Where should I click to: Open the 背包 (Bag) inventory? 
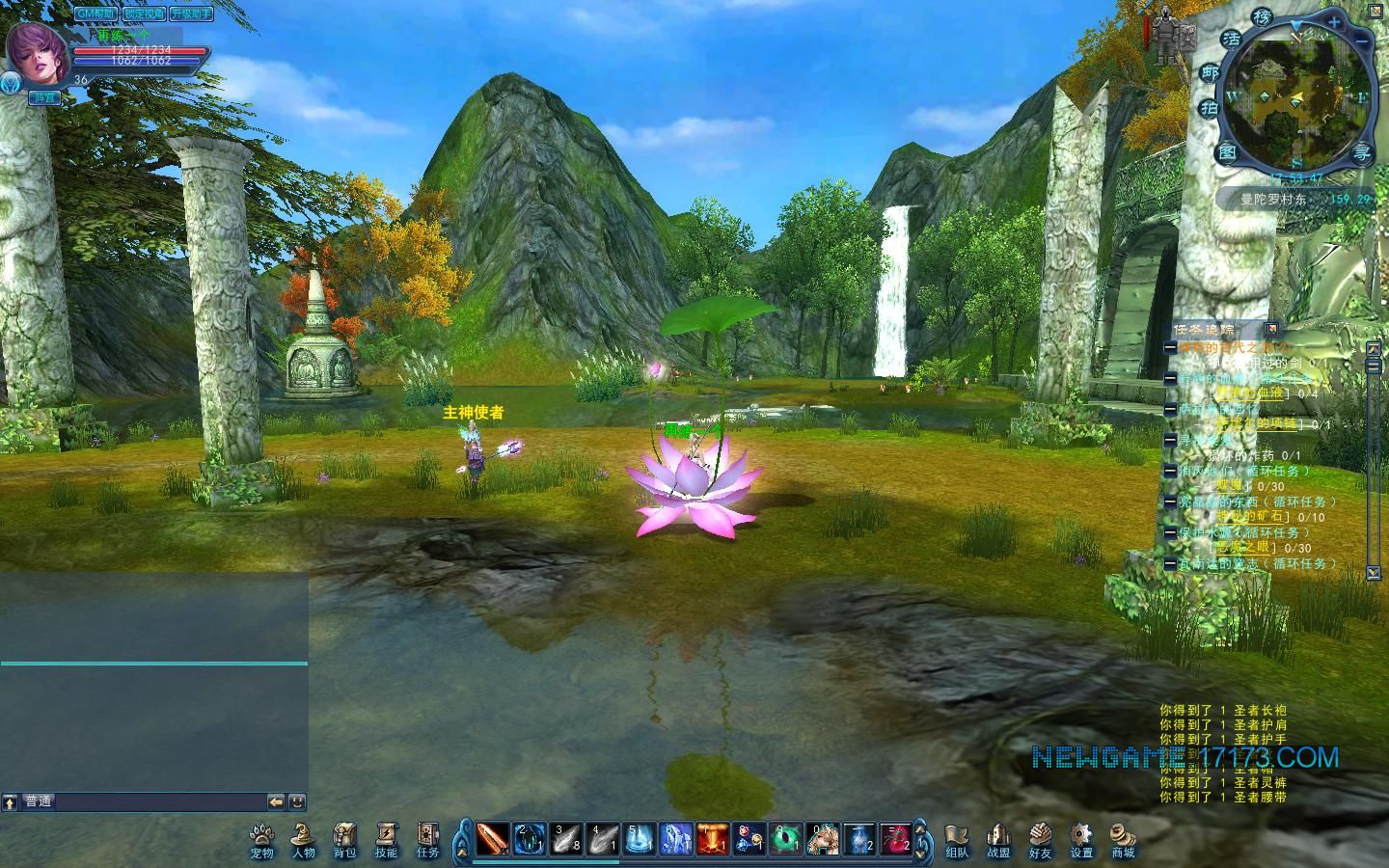pos(344,838)
